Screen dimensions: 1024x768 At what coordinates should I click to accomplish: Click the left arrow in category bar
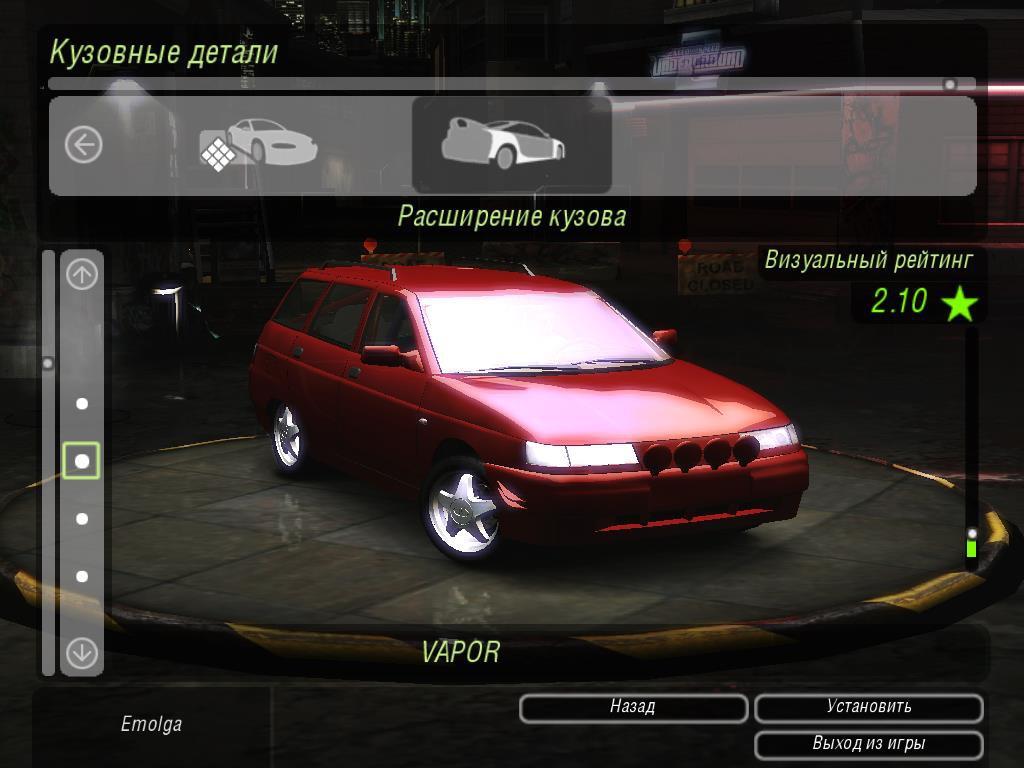(x=84, y=145)
